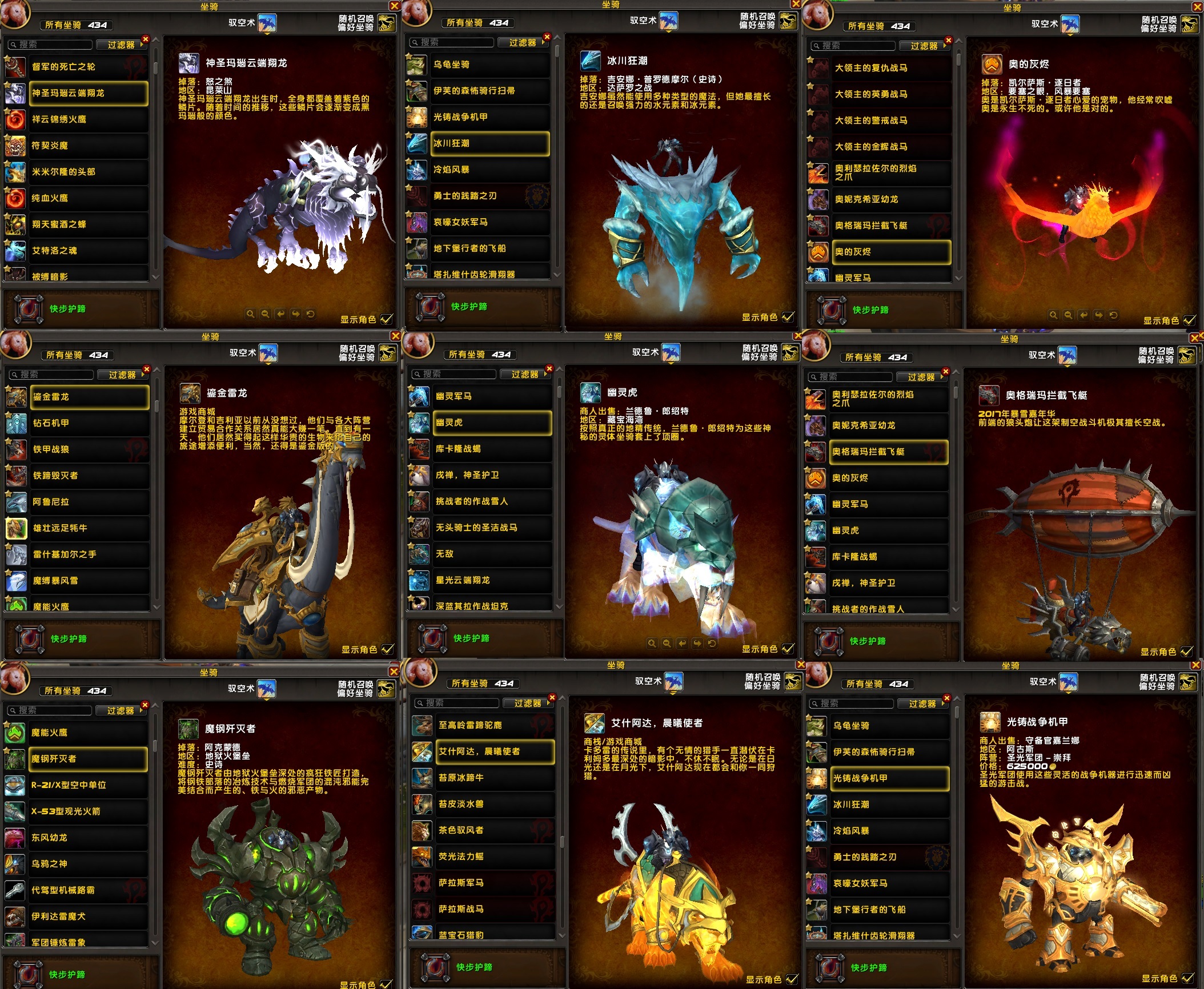Viewport: 1204px width, 989px height.
Task: Select 魔缚暴风雪 from the list
Action: pos(90,581)
